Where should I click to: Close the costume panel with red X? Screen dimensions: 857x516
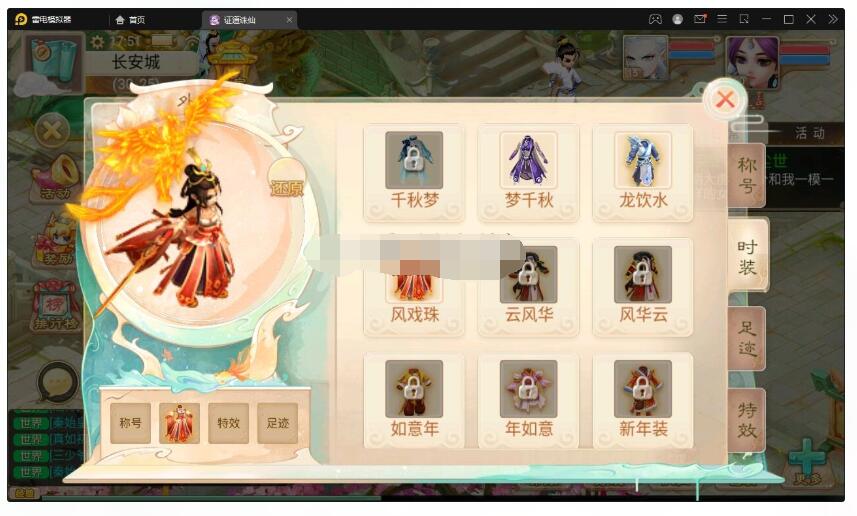pyautogui.click(x=725, y=100)
